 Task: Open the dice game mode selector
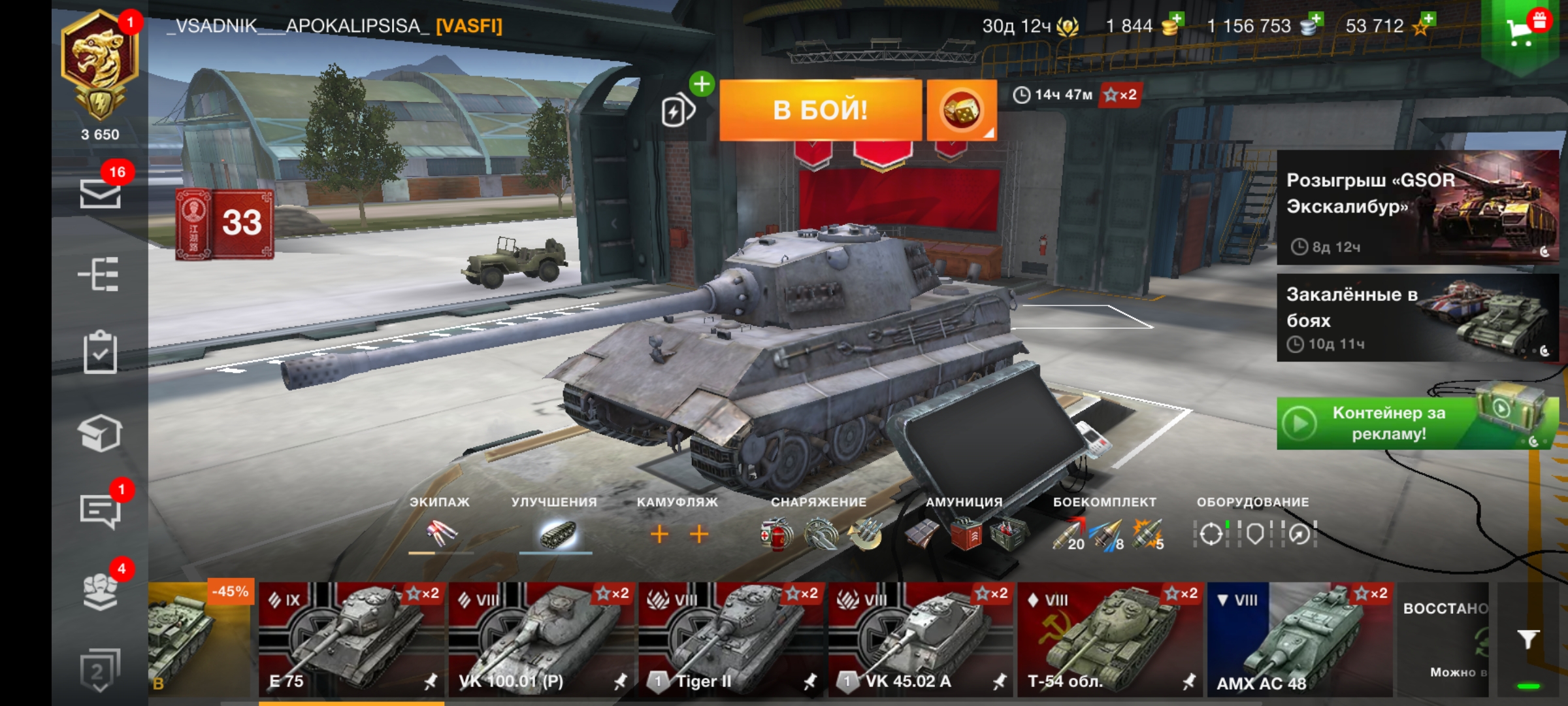[961, 110]
